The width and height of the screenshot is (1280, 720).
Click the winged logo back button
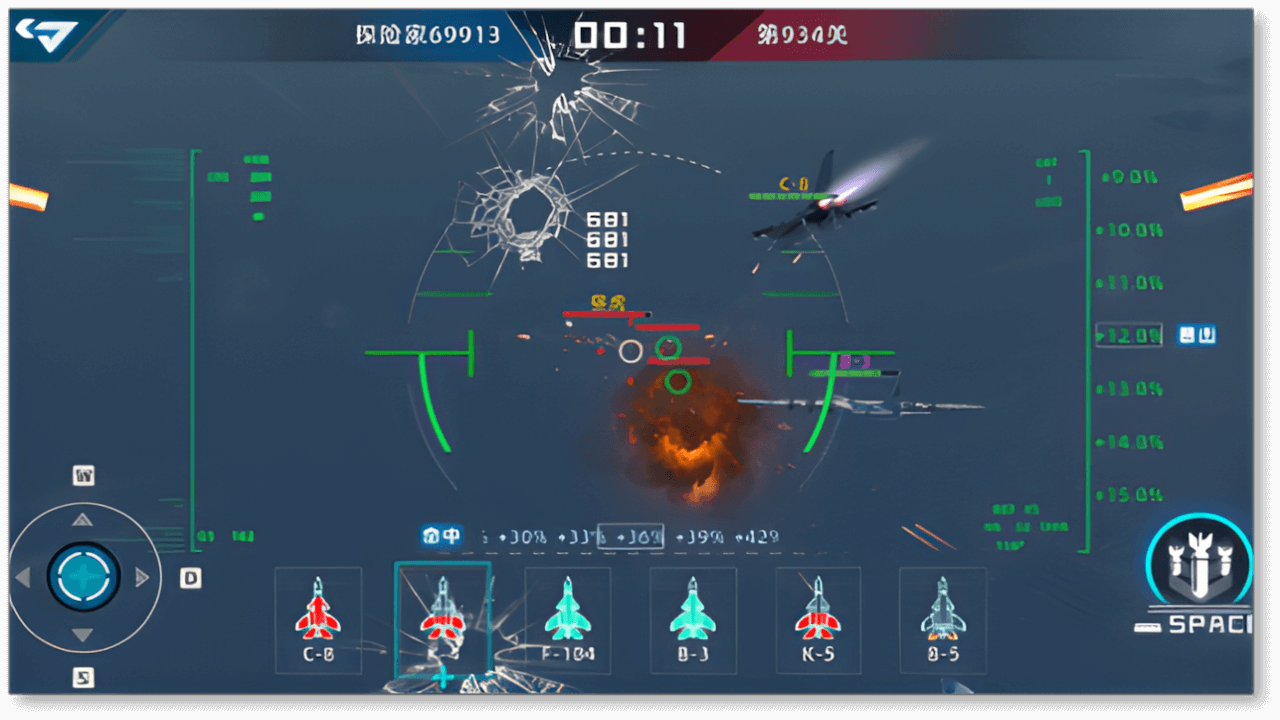[x=46, y=37]
